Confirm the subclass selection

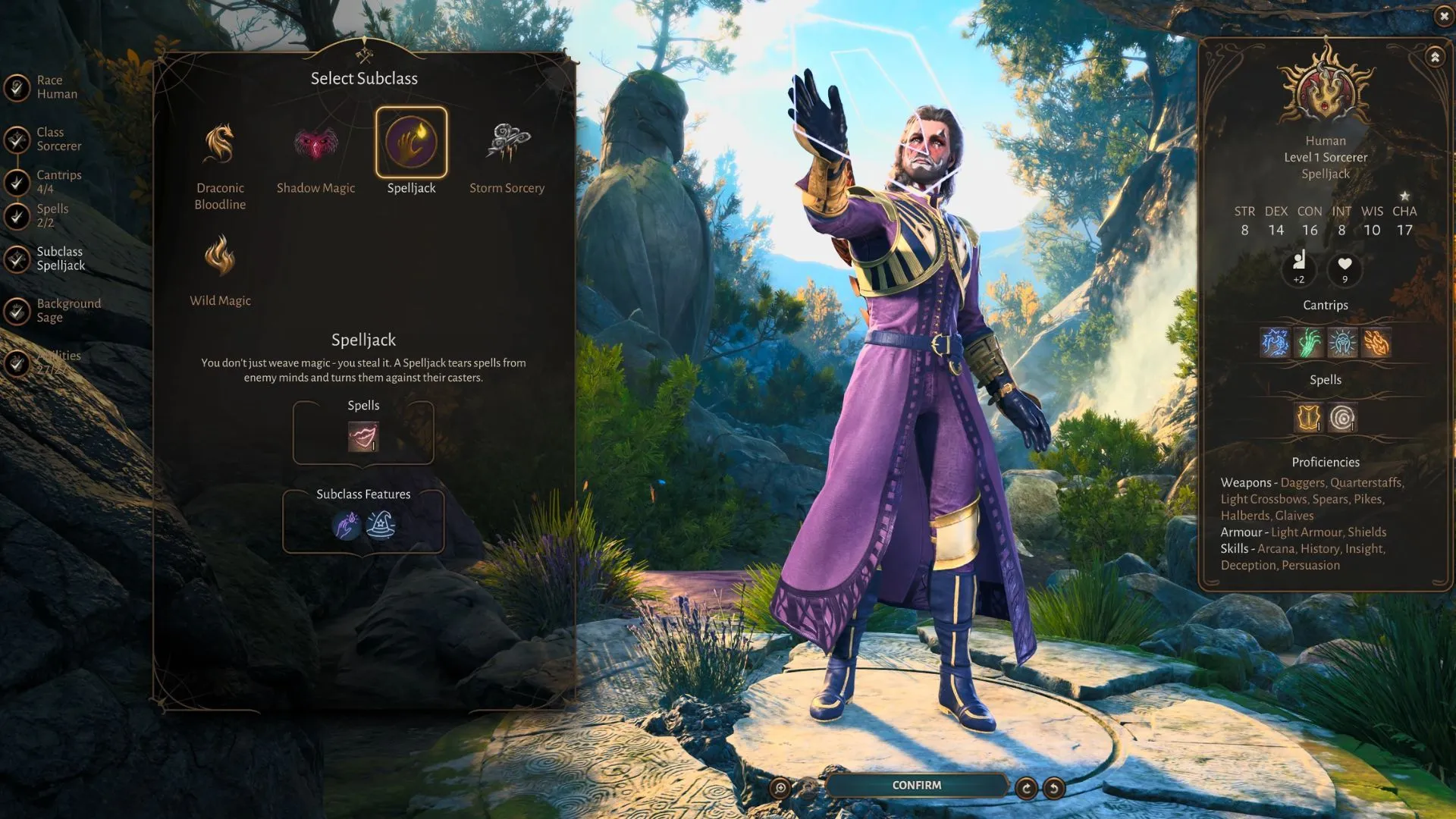point(916,786)
